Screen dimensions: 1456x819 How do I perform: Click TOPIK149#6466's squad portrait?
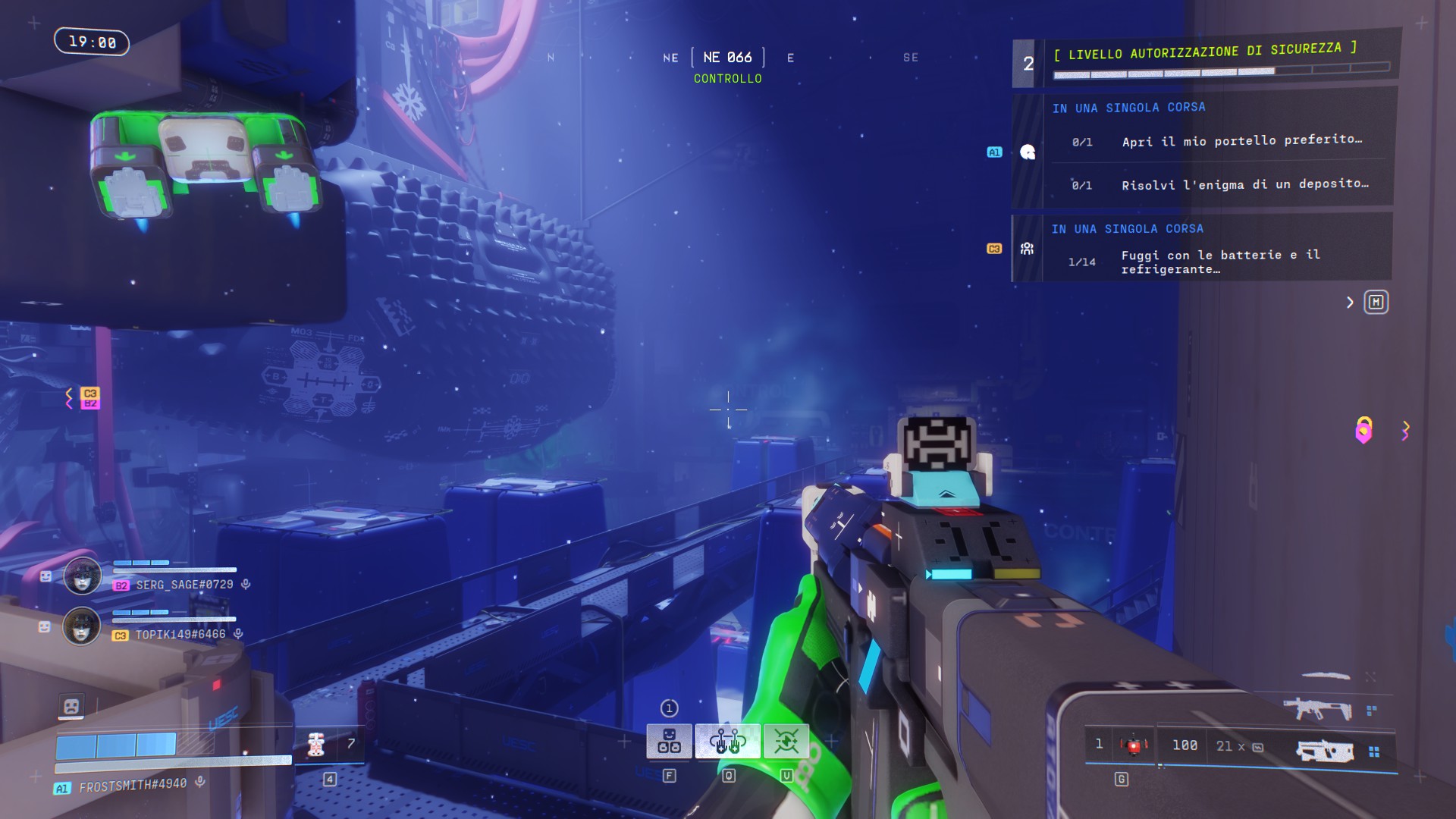click(82, 627)
